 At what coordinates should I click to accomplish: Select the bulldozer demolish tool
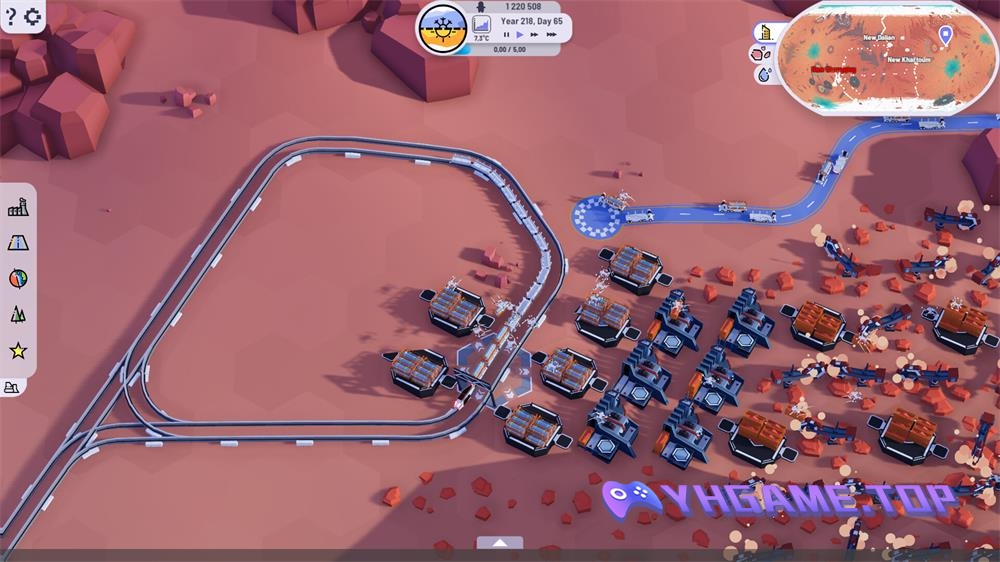(x=12, y=387)
